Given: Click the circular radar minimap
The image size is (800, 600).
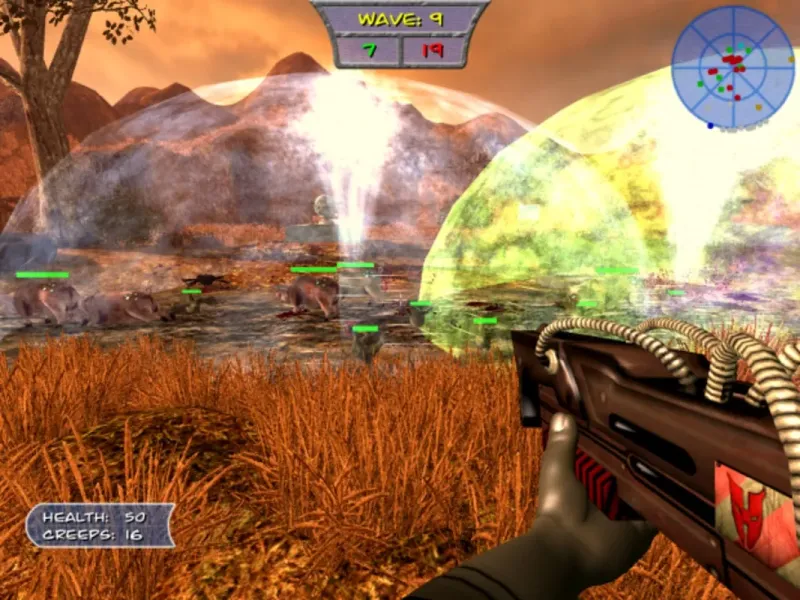Looking at the screenshot, I should pos(733,67).
